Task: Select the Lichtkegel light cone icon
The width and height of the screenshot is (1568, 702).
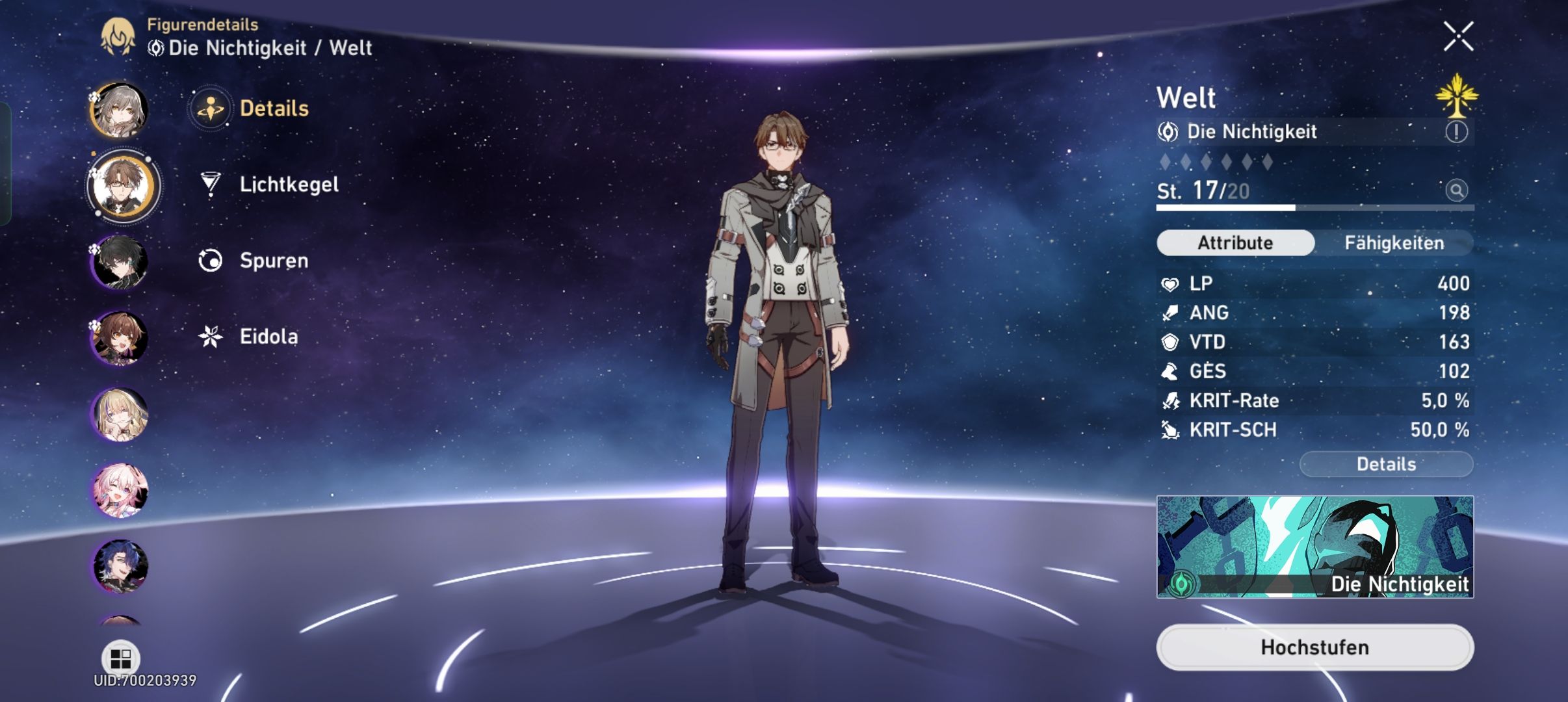Action: [209, 184]
